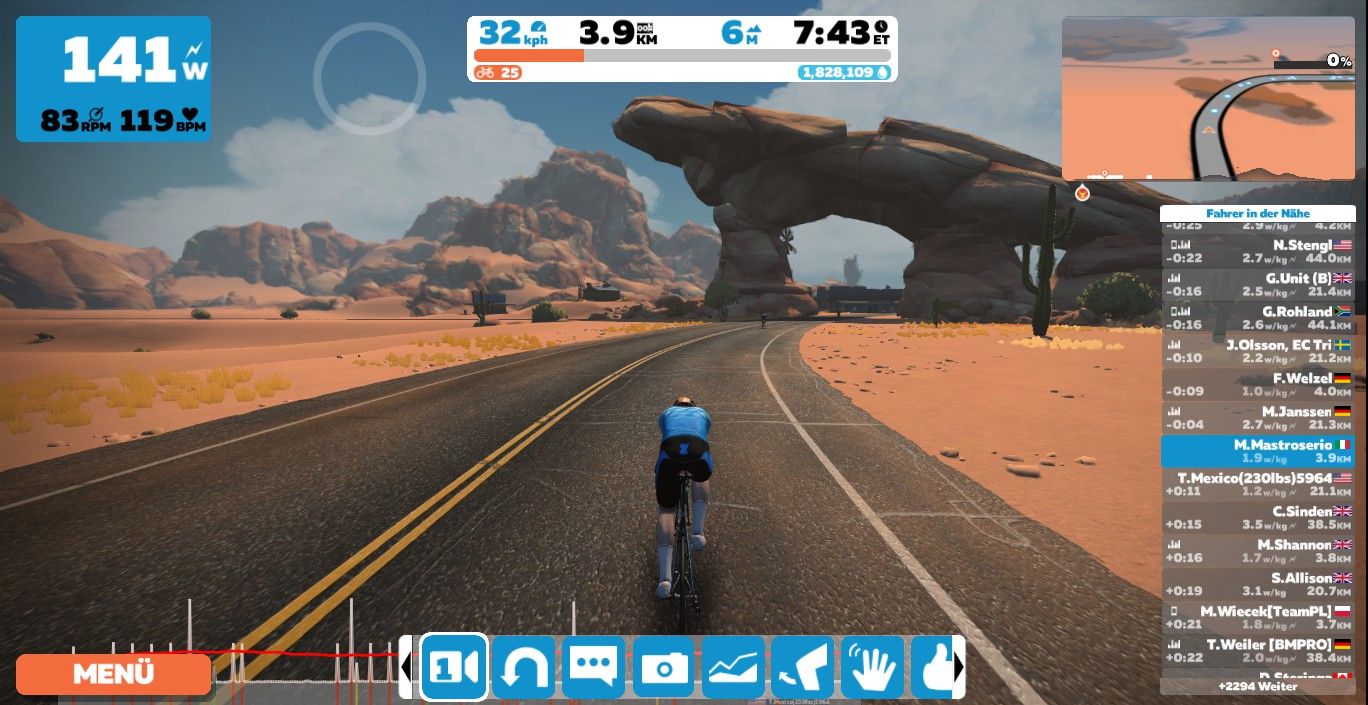Select rider F.Welzel in list
This screenshot has width=1368, height=705.
click(1257, 384)
